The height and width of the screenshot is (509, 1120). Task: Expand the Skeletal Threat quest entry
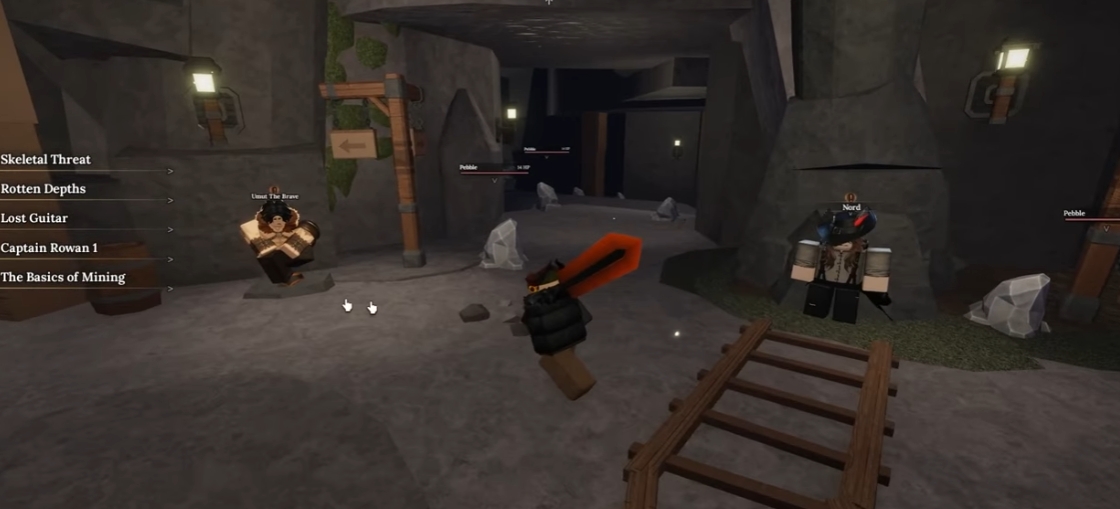tap(46, 159)
